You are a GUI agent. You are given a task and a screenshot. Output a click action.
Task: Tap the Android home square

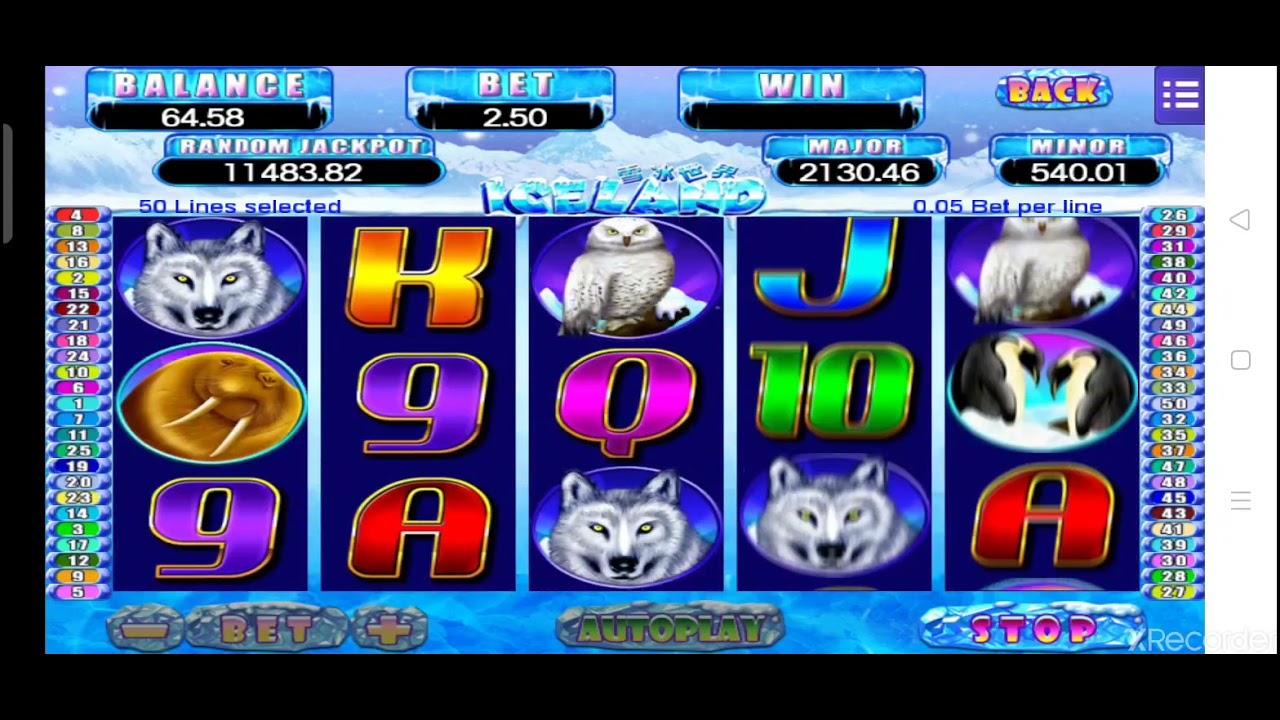pos(1240,360)
